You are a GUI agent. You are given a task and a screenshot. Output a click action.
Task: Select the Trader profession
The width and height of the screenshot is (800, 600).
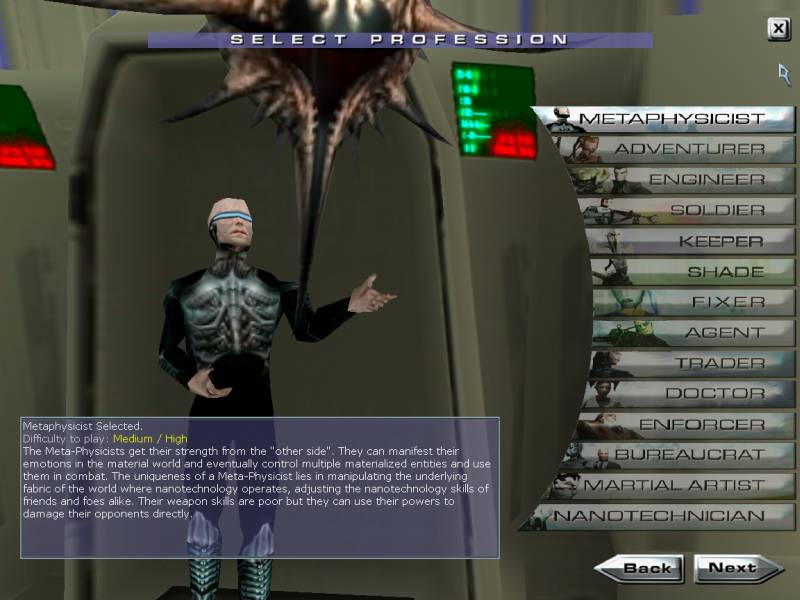[719, 364]
